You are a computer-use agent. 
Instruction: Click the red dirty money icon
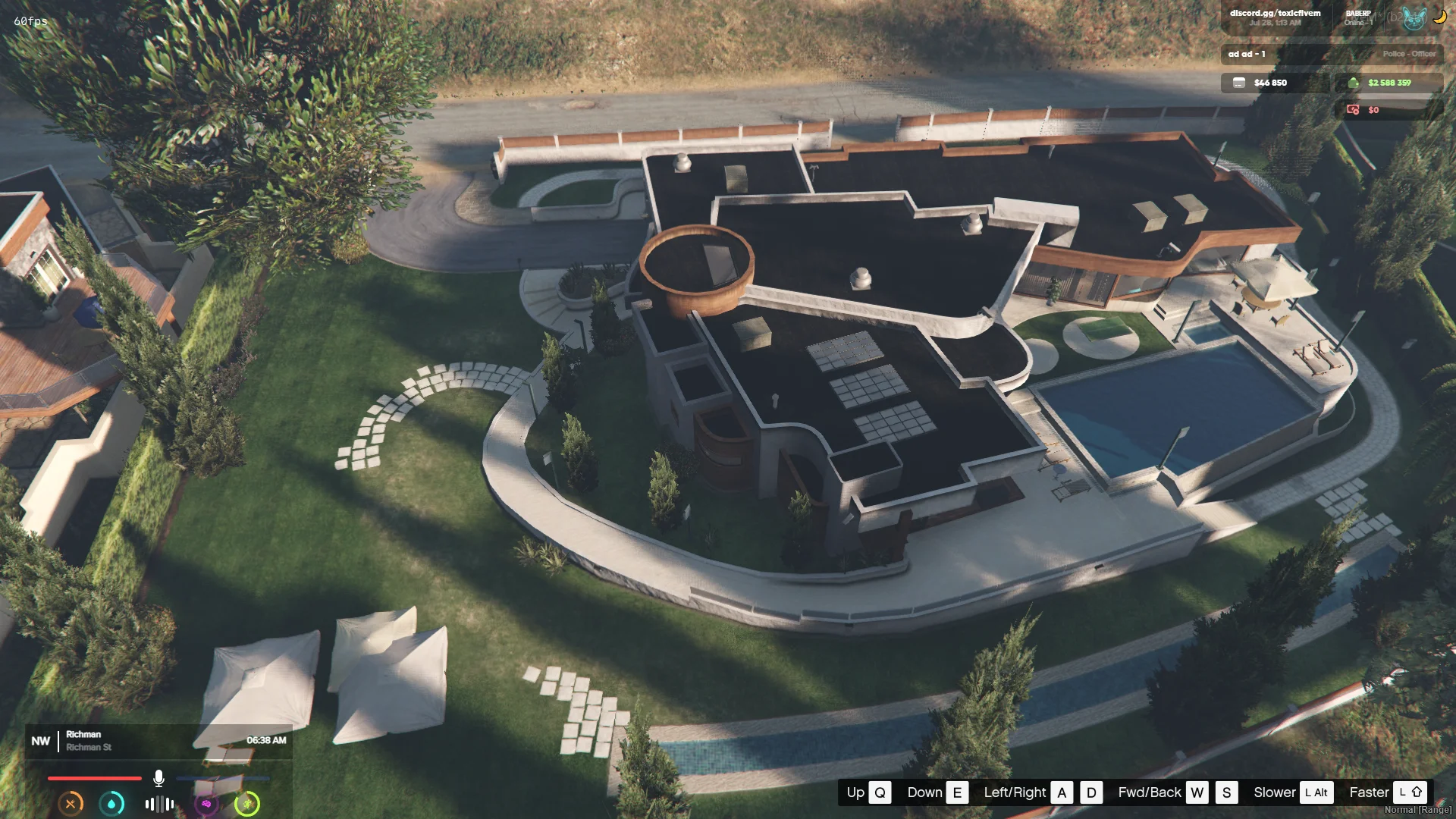(1353, 110)
